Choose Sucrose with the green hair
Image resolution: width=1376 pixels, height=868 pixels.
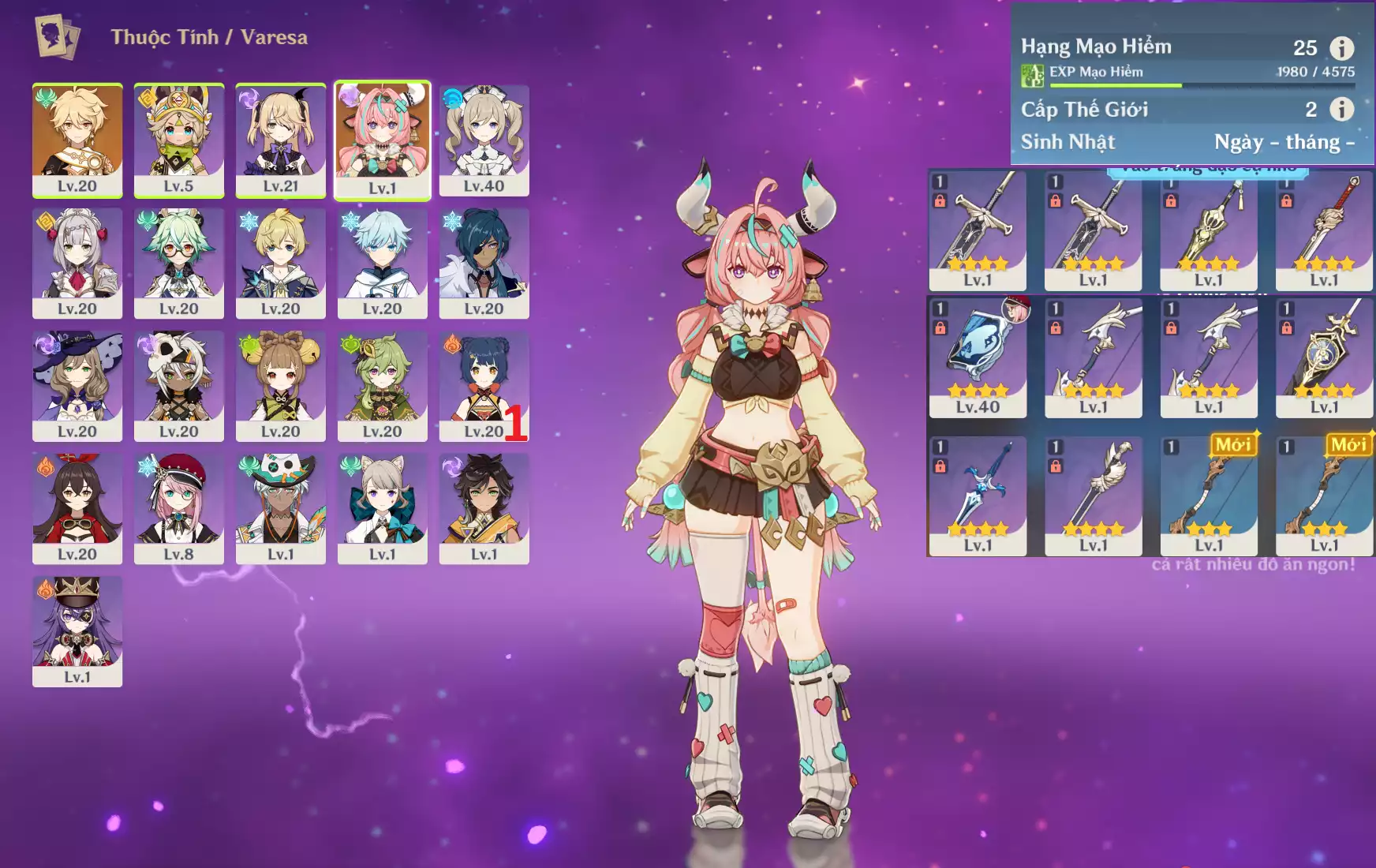[179, 262]
